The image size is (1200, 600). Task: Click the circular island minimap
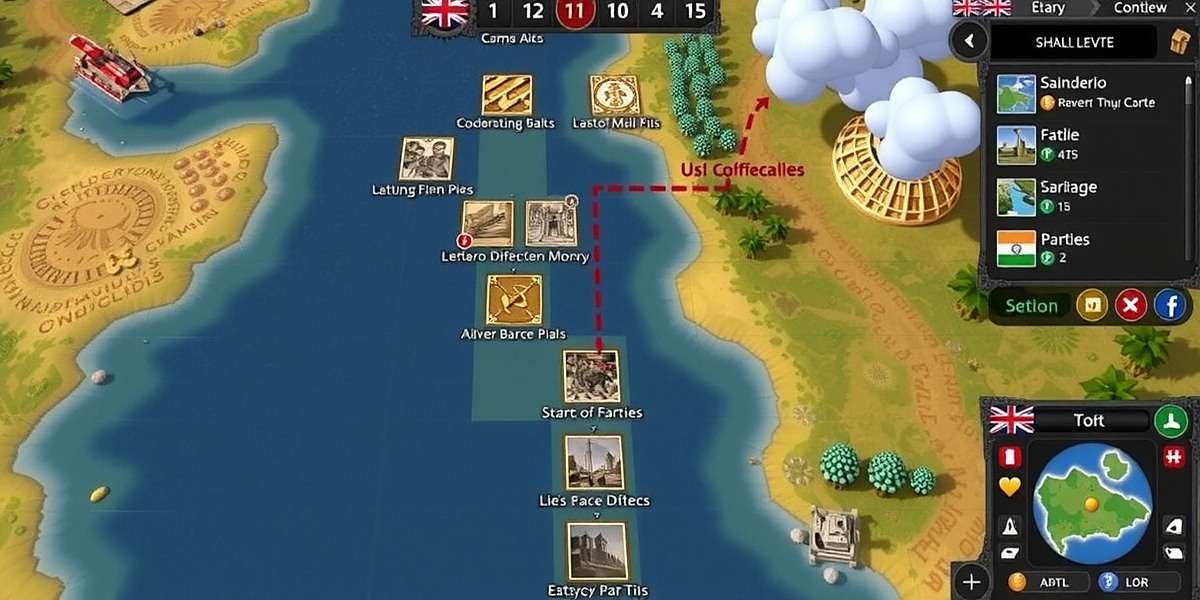[1091, 501]
